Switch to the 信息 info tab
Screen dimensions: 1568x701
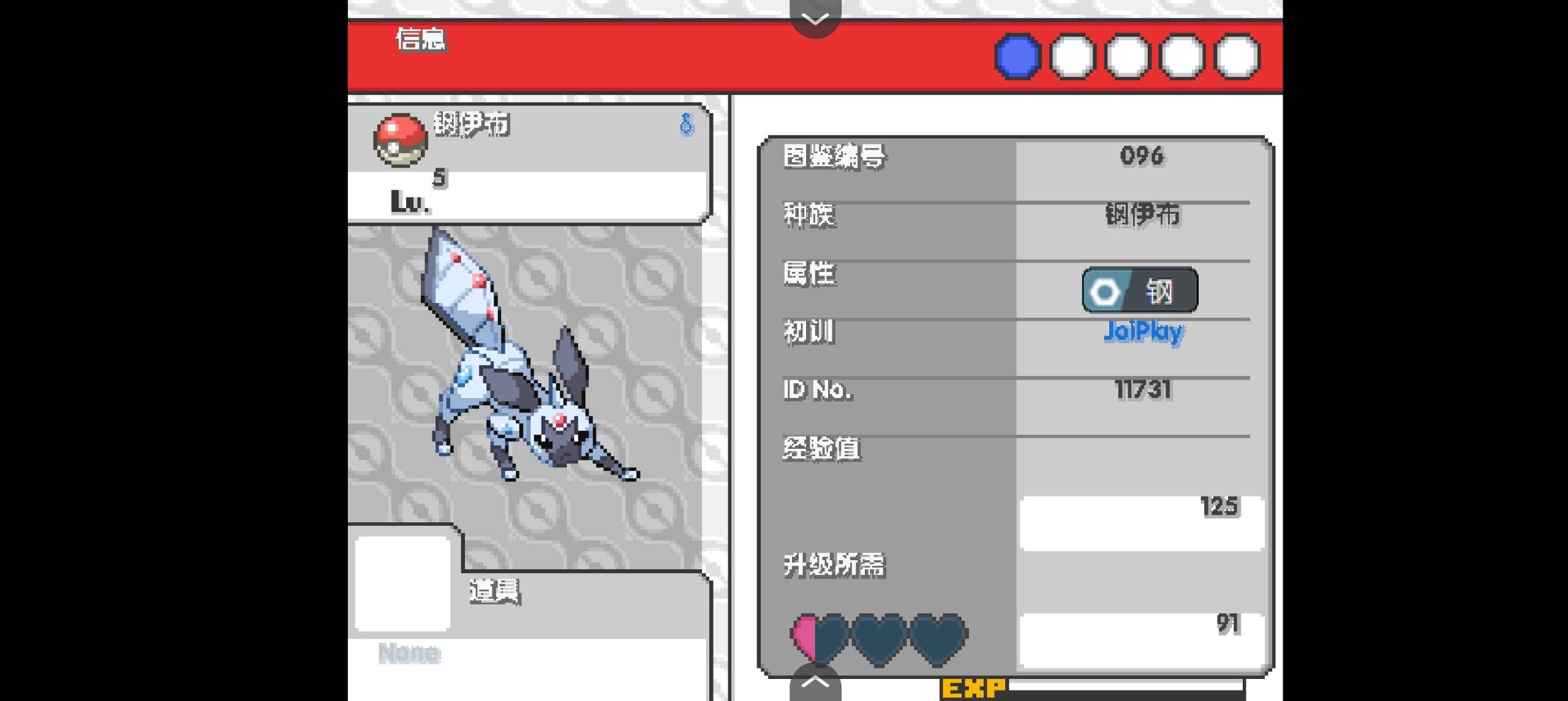click(421, 40)
